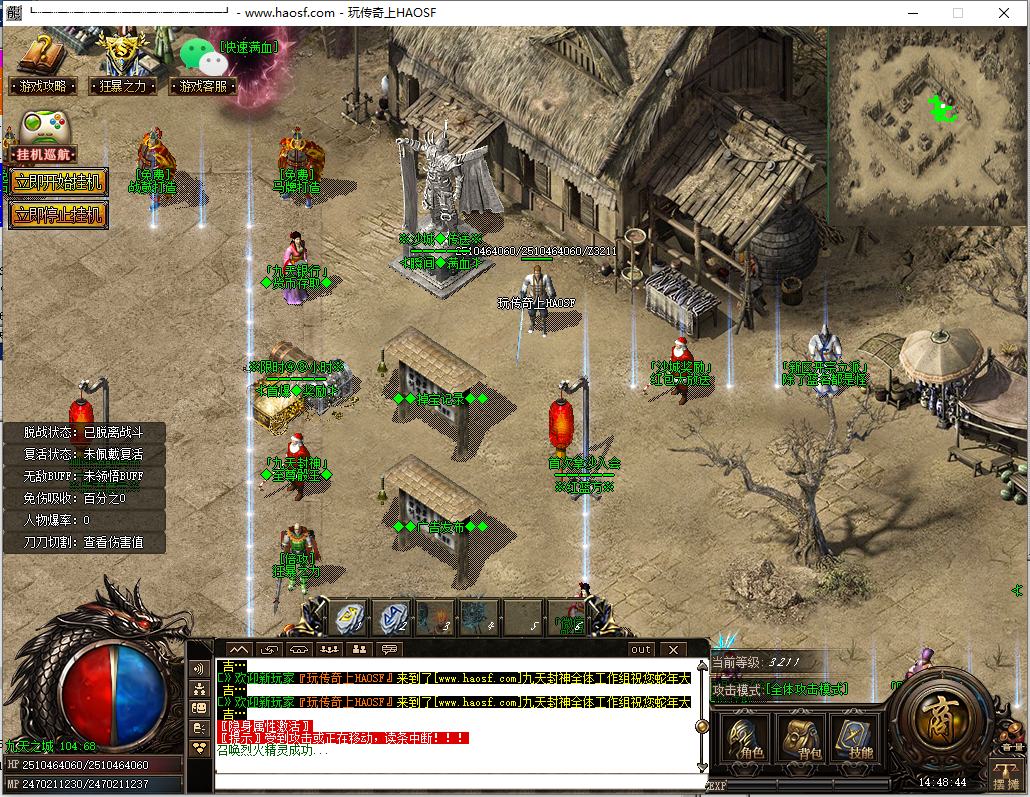1030x797 pixels.
Task: Minimize the game window
Action: [x=912, y=13]
